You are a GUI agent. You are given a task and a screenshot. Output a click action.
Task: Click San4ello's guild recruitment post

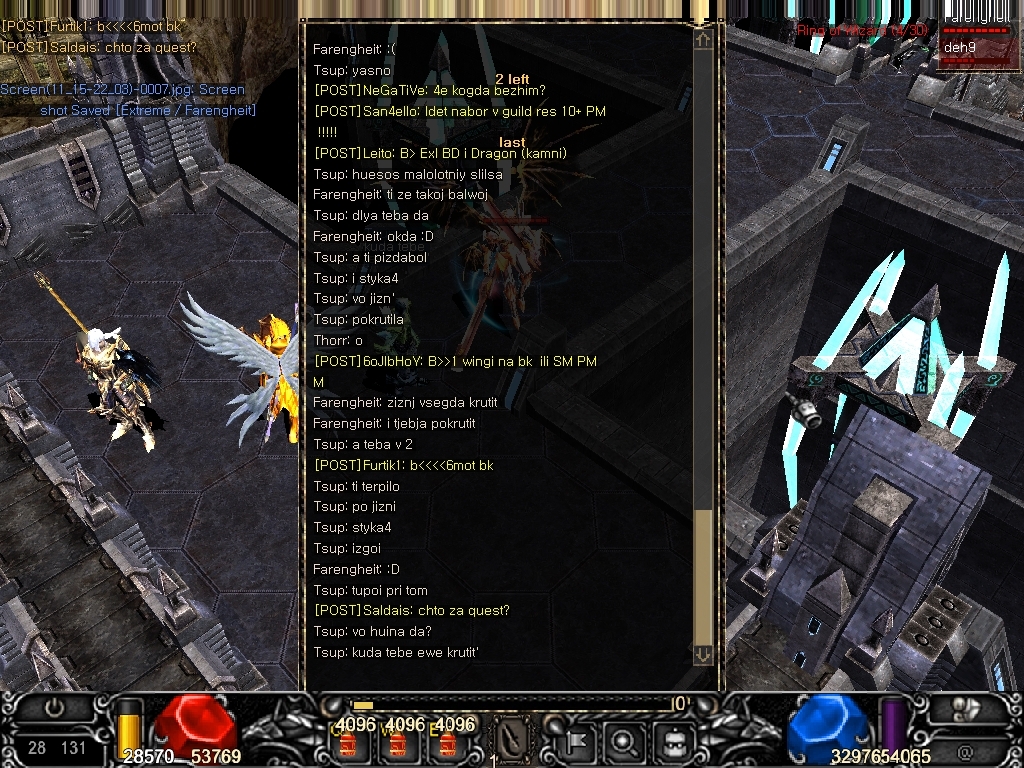point(460,111)
